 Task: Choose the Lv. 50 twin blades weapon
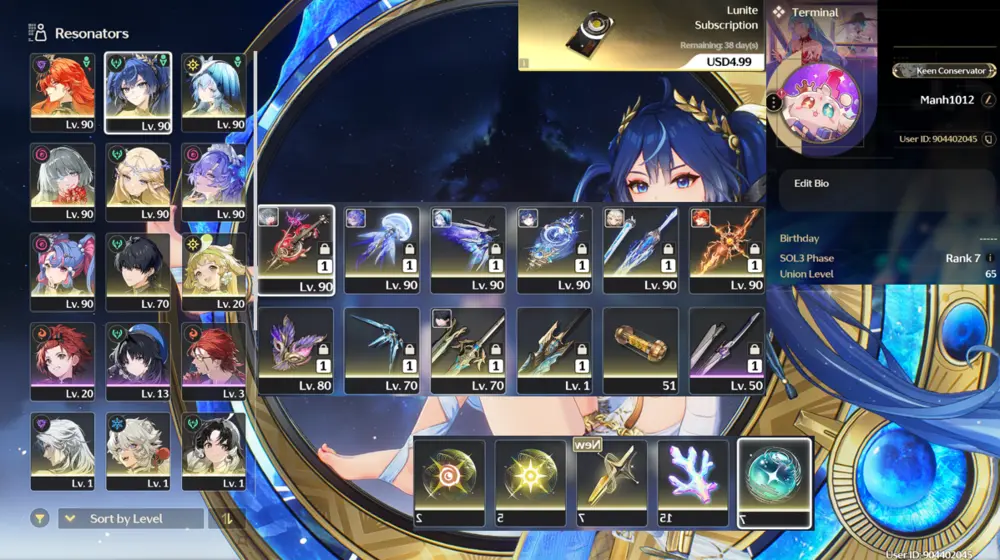pyautogui.click(x=726, y=350)
